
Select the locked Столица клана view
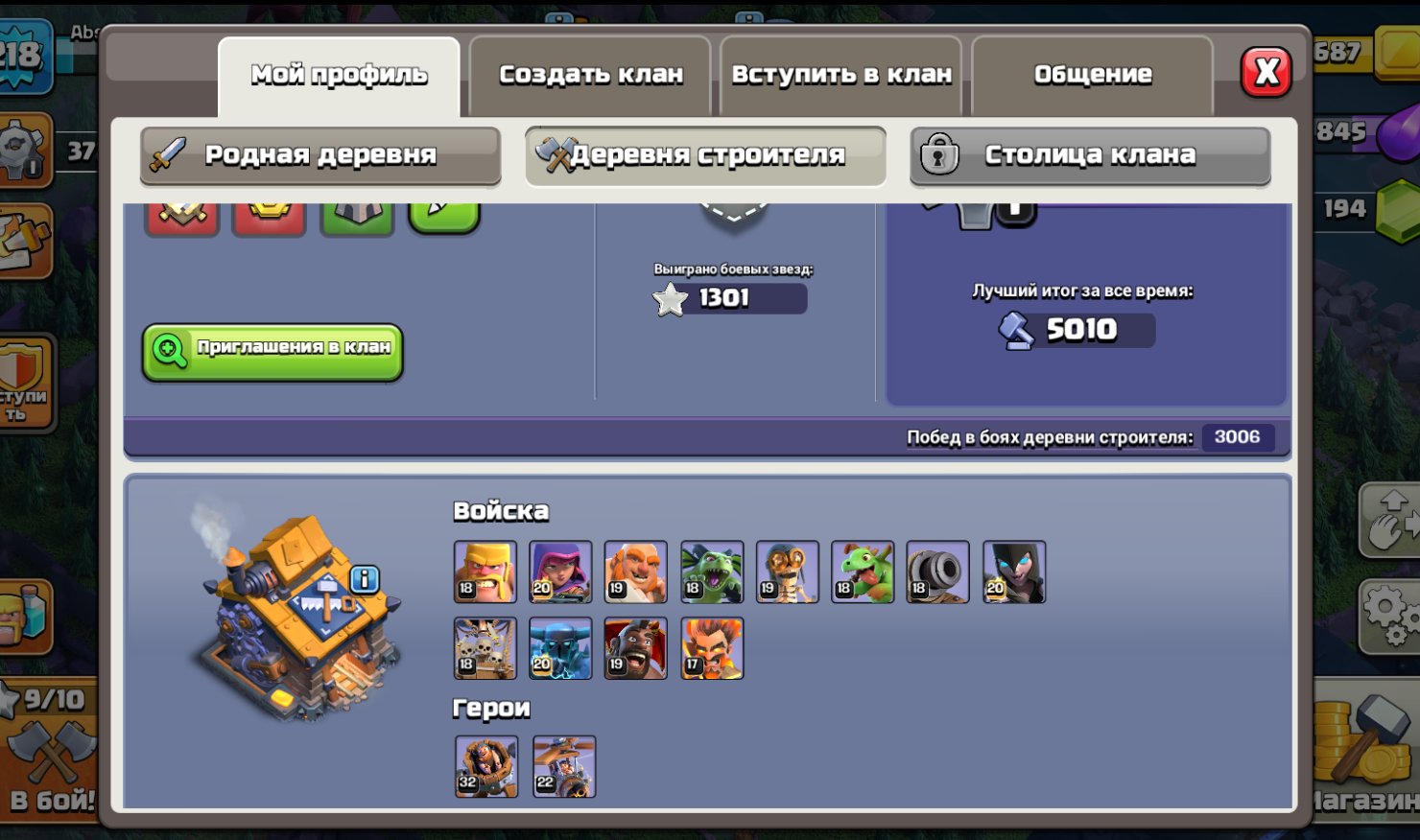pyautogui.click(x=1090, y=155)
